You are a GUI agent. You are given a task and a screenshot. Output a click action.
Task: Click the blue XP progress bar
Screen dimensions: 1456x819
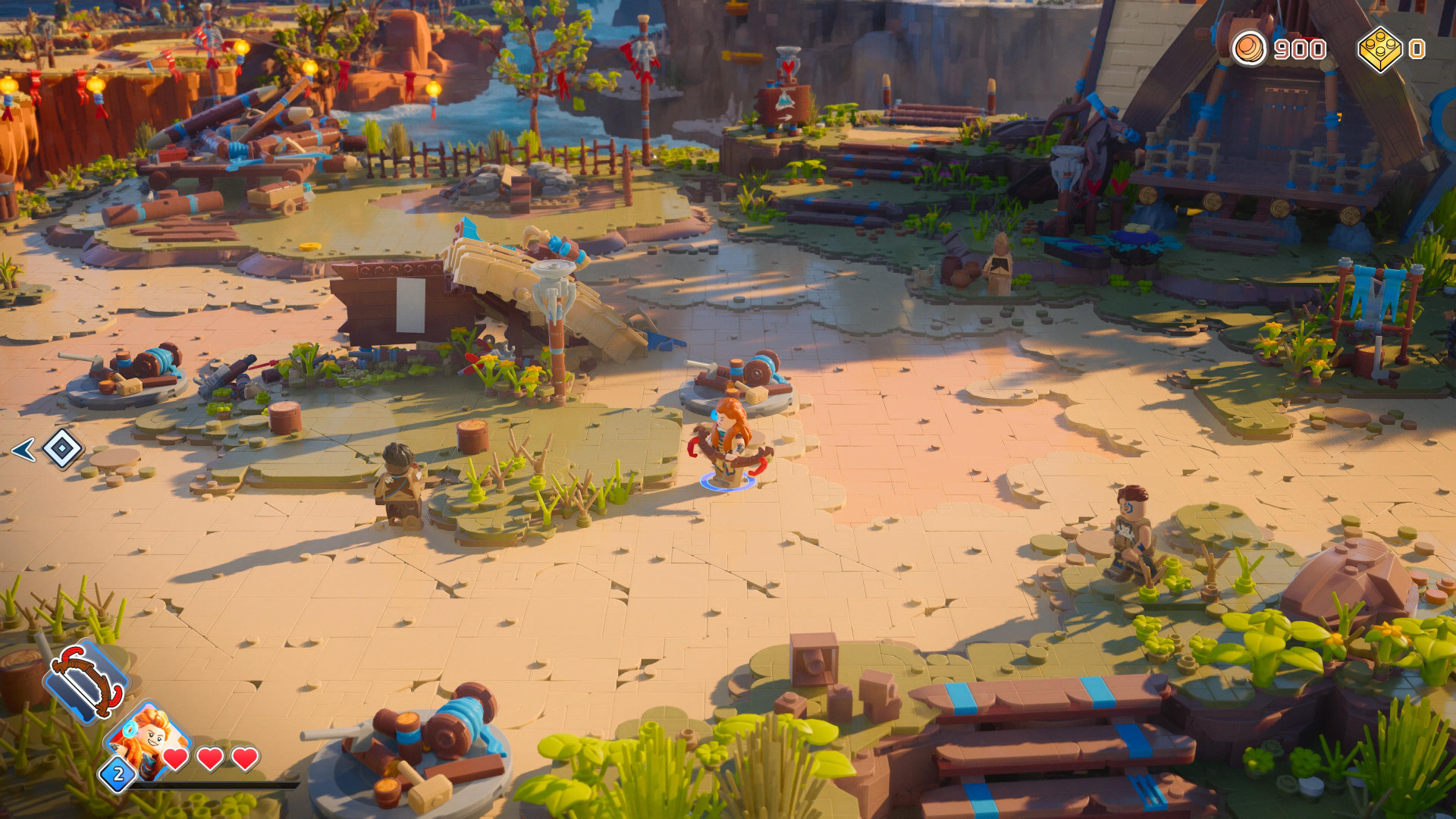point(212,785)
